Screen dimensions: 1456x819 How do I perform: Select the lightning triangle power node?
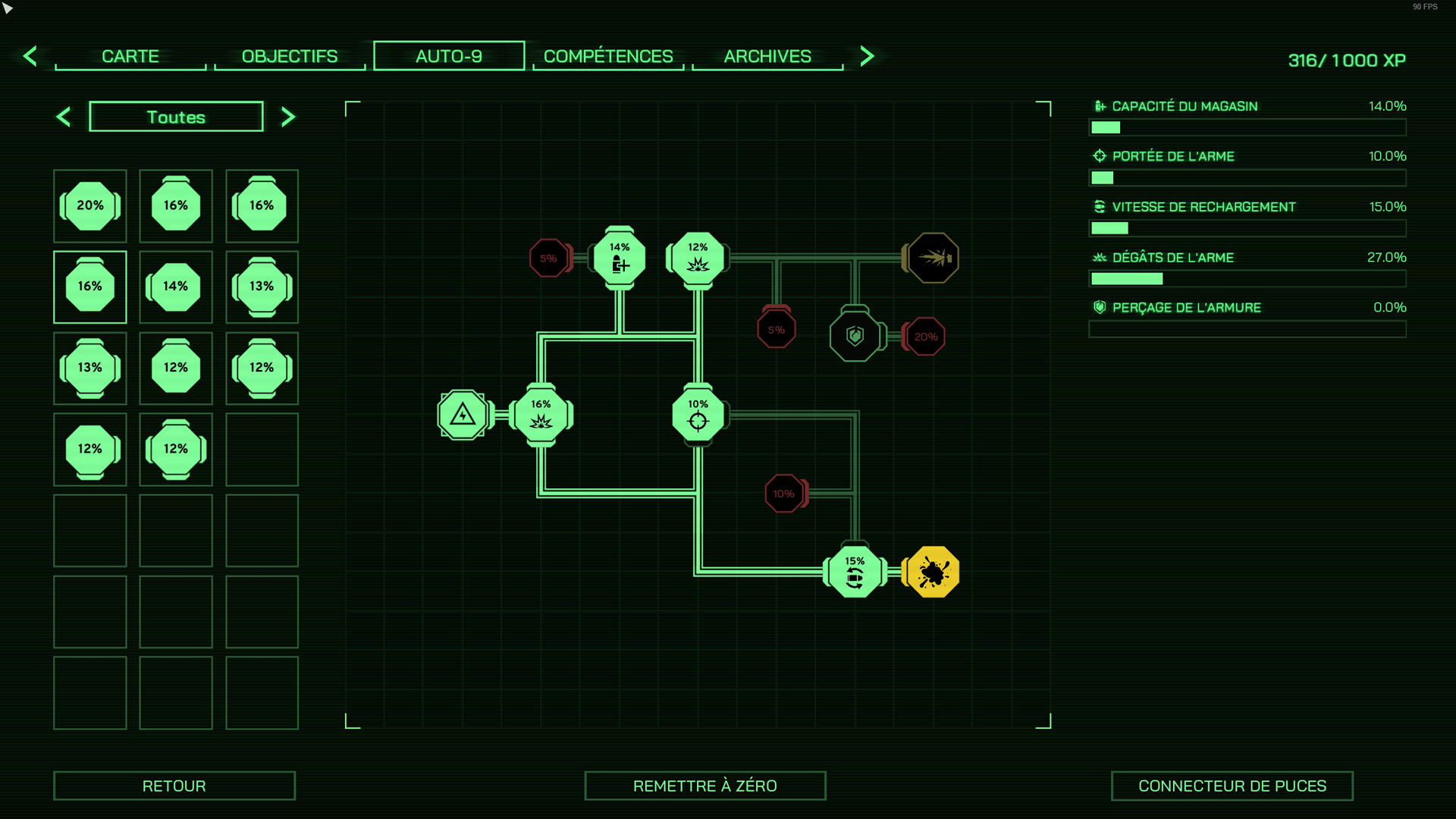click(x=463, y=416)
